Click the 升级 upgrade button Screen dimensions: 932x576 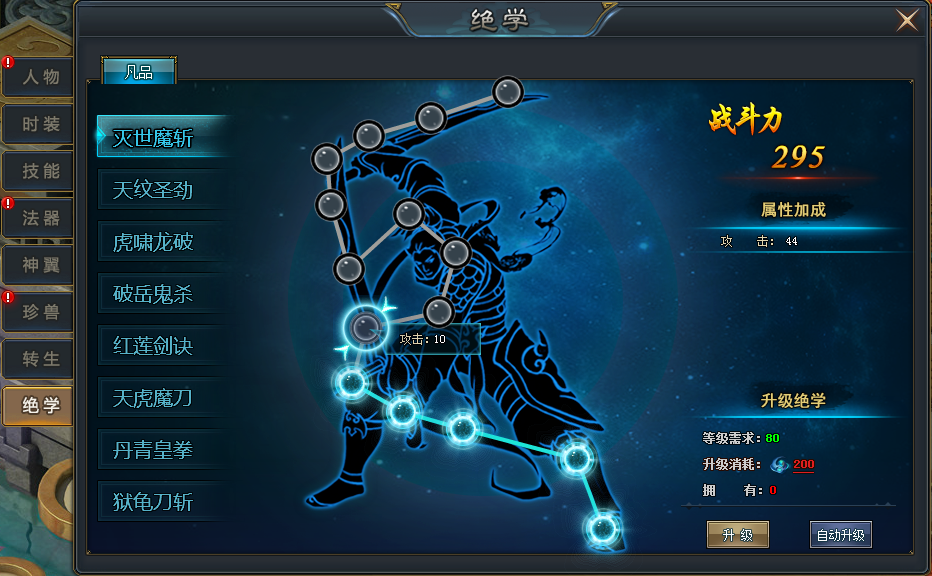[737, 535]
